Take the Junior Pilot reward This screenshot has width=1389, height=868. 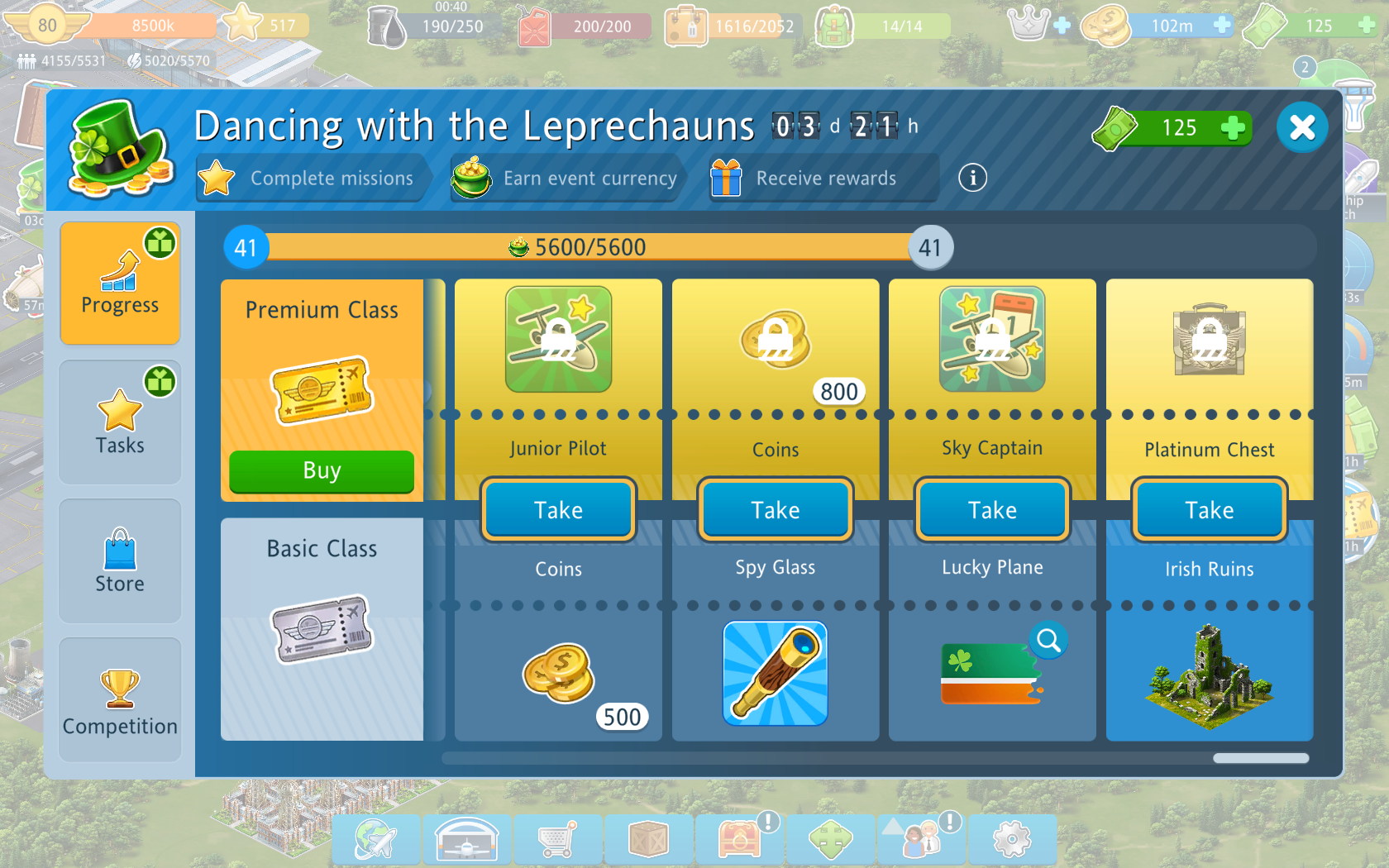(x=558, y=510)
